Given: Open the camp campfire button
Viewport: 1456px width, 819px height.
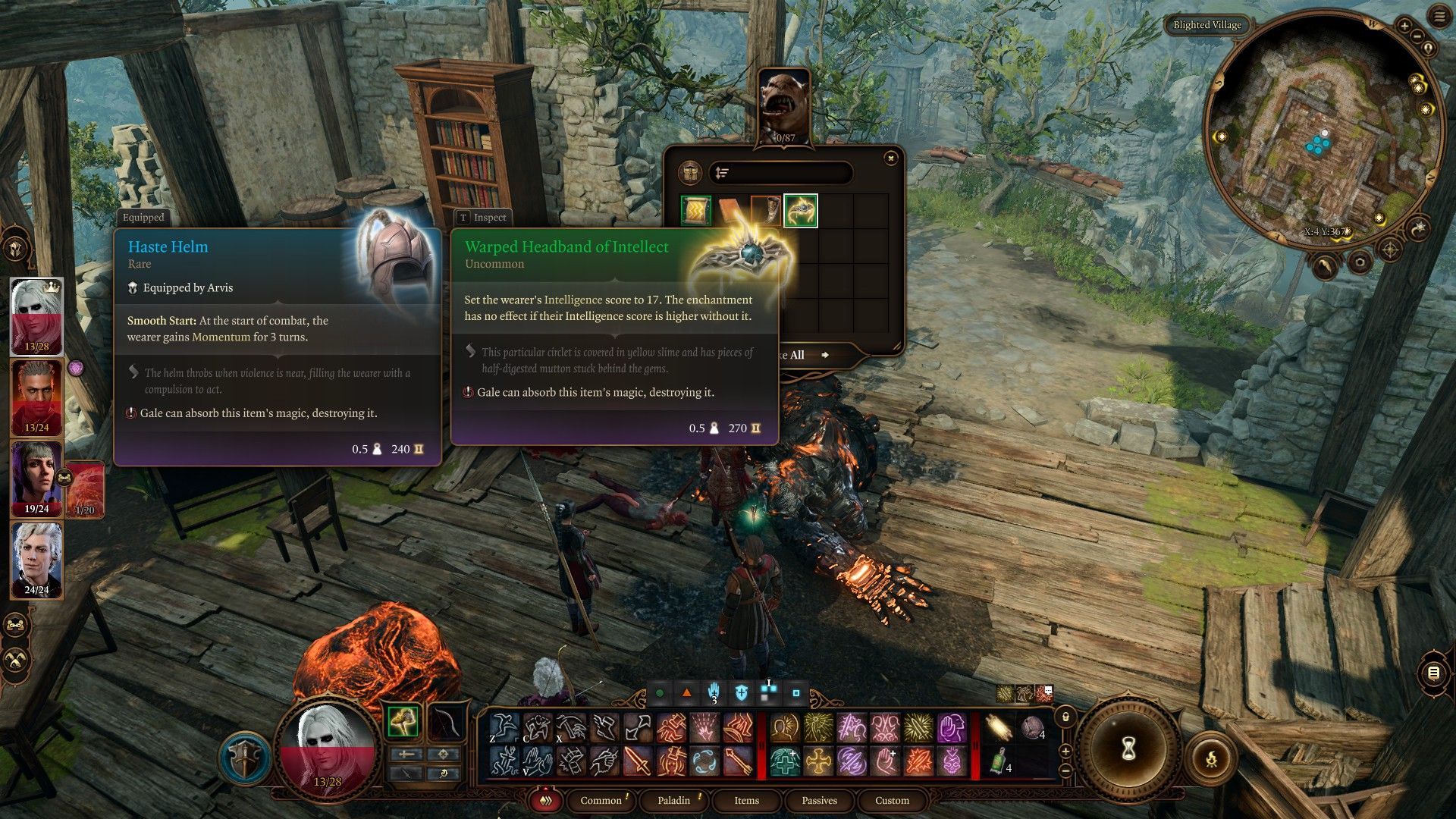Looking at the screenshot, I should (x=1211, y=758).
